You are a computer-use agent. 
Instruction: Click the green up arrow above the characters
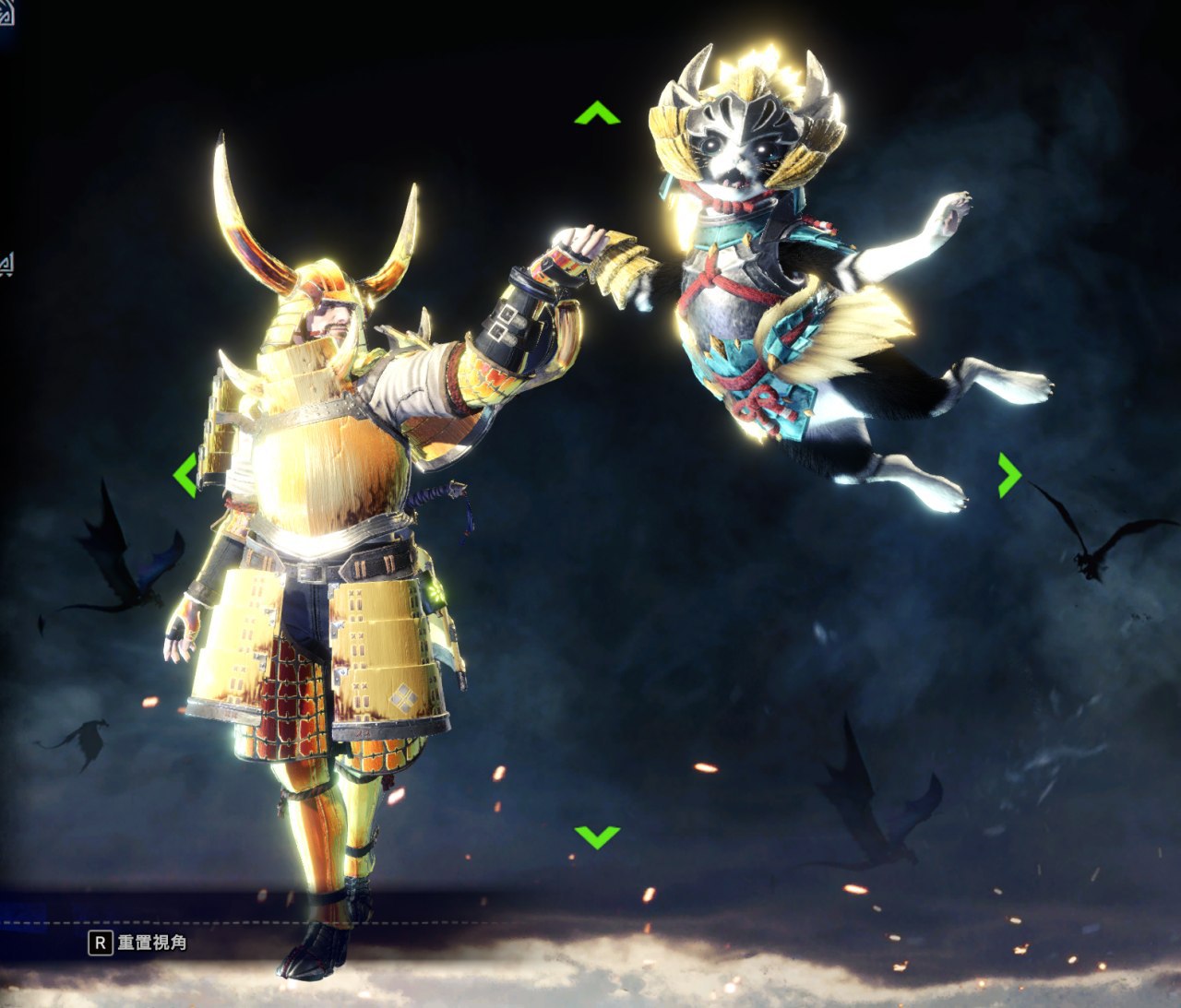[597, 114]
